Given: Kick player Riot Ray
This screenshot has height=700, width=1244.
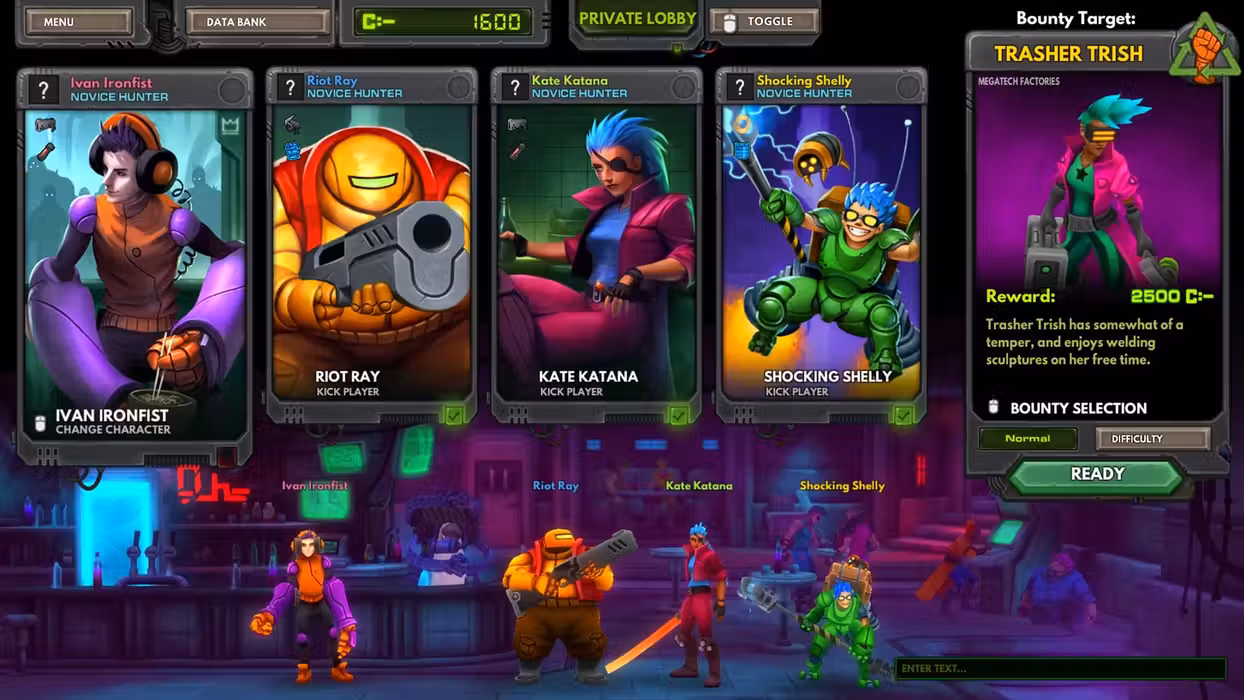Looking at the screenshot, I should 347,383.
